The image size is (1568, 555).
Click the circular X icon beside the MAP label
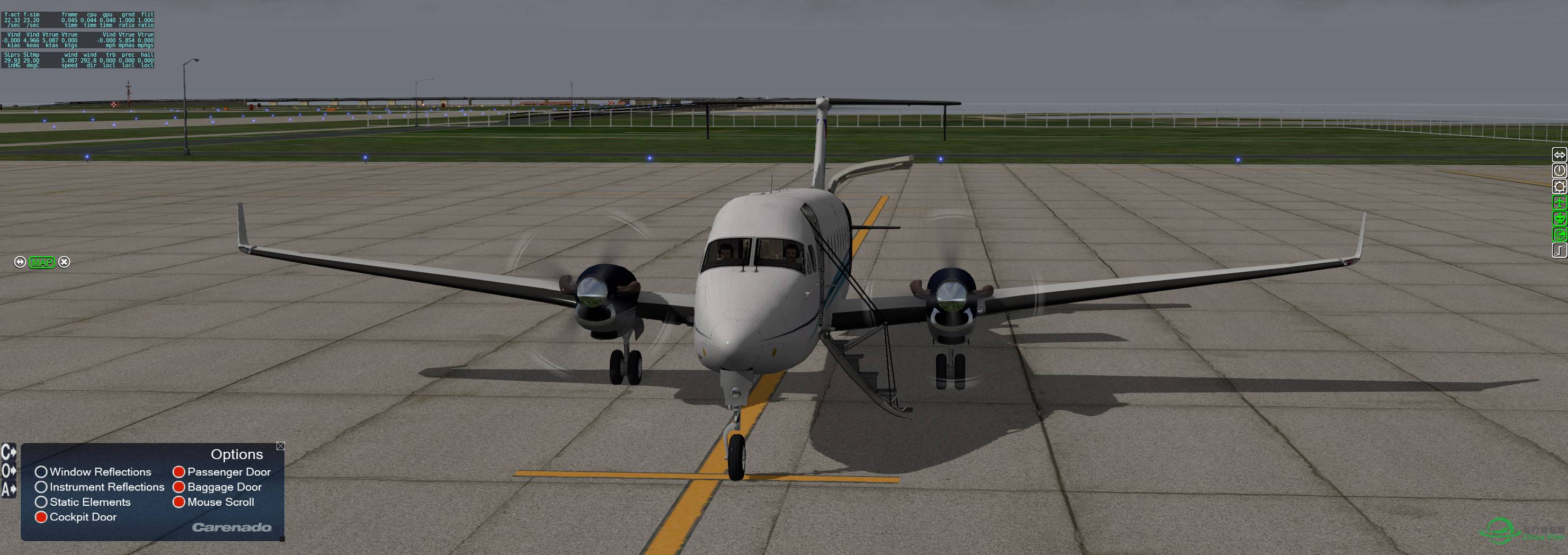(64, 262)
